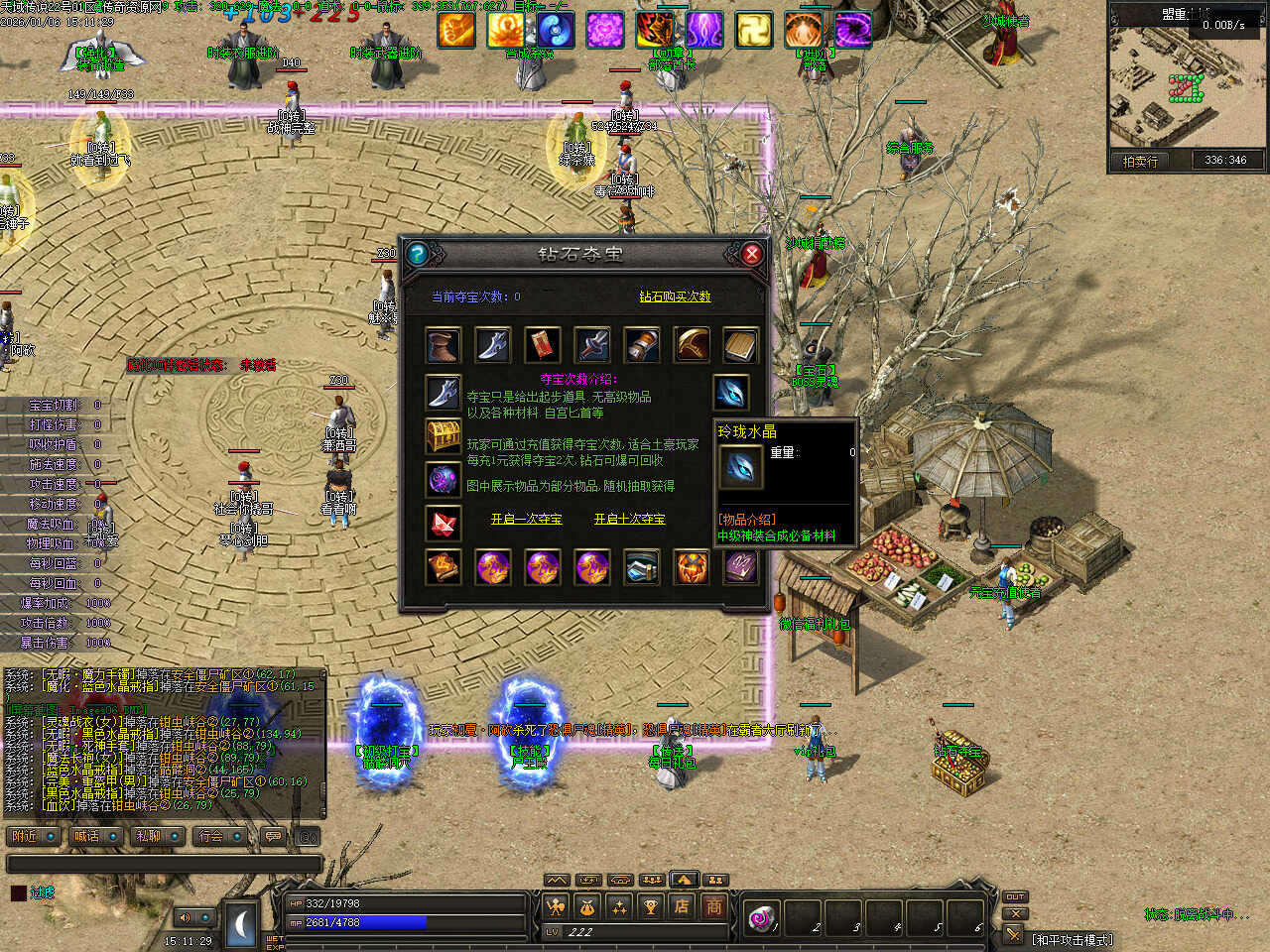Click the 钻石购买次数 link

675,297
